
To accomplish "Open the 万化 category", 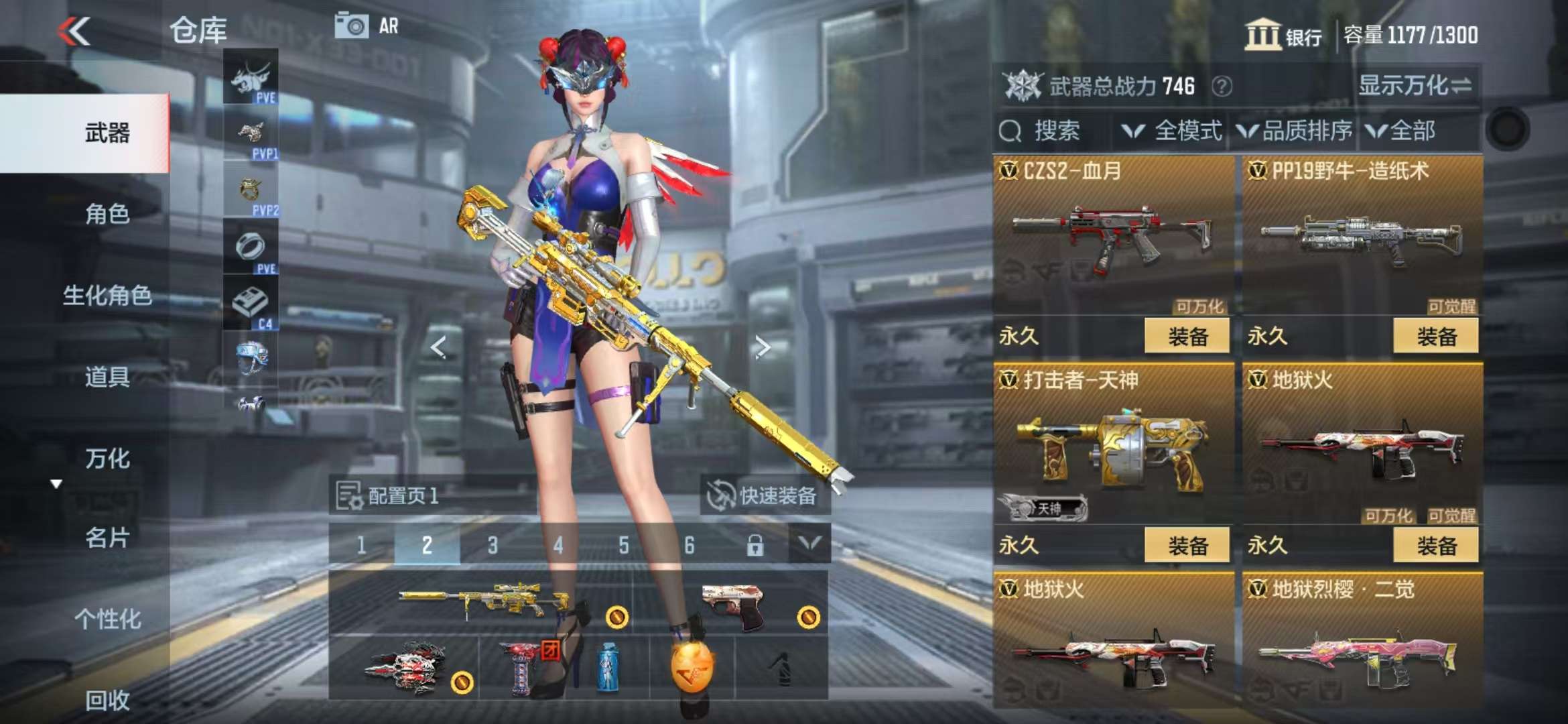I will pos(107,459).
